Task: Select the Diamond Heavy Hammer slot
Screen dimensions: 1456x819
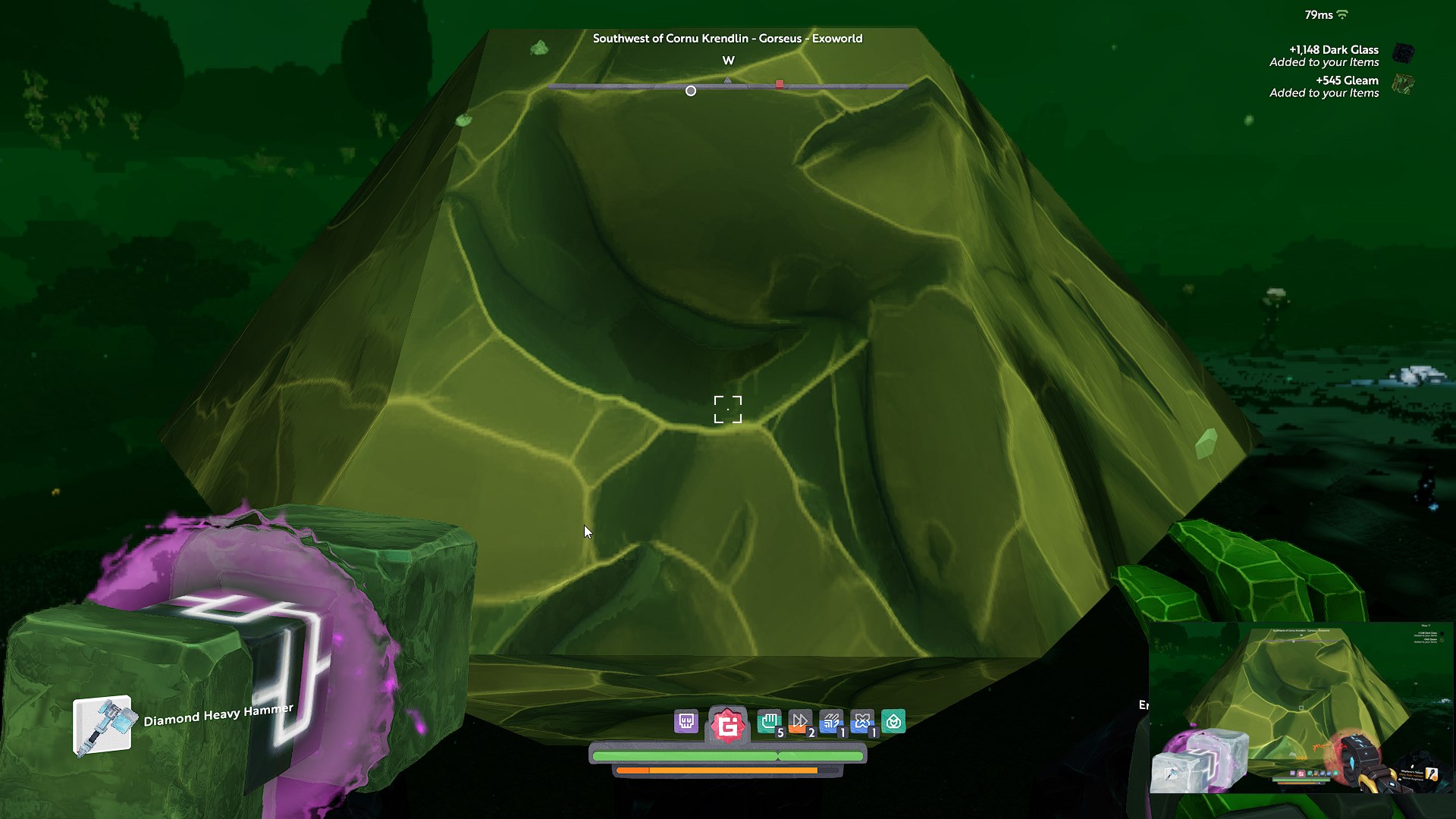Action: coord(102,726)
